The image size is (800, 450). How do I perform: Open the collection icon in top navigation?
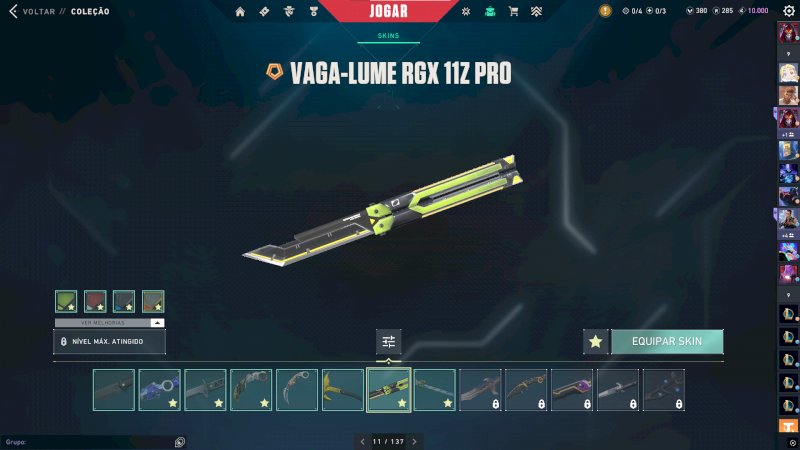[x=490, y=12]
